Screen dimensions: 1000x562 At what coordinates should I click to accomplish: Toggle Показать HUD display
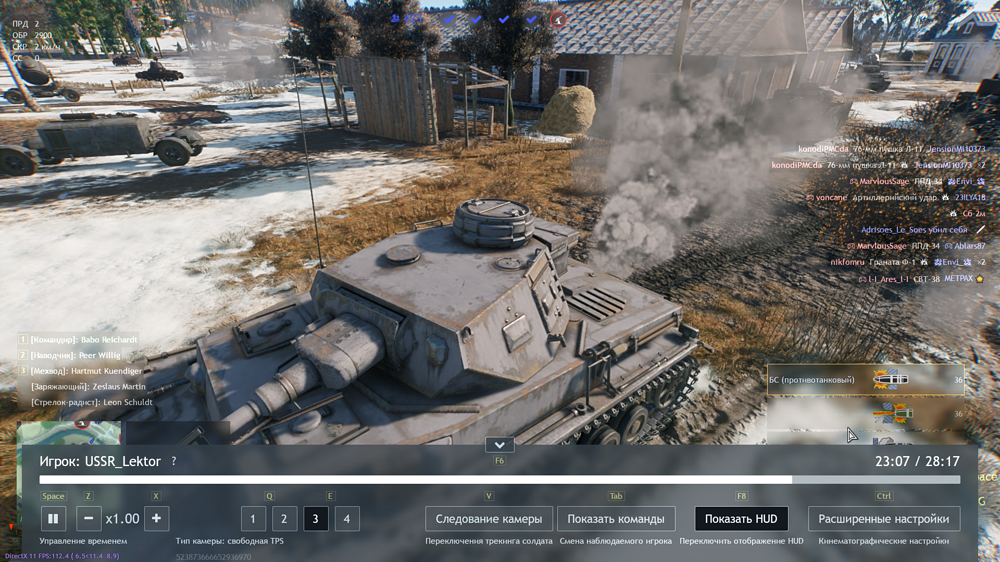click(741, 519)
